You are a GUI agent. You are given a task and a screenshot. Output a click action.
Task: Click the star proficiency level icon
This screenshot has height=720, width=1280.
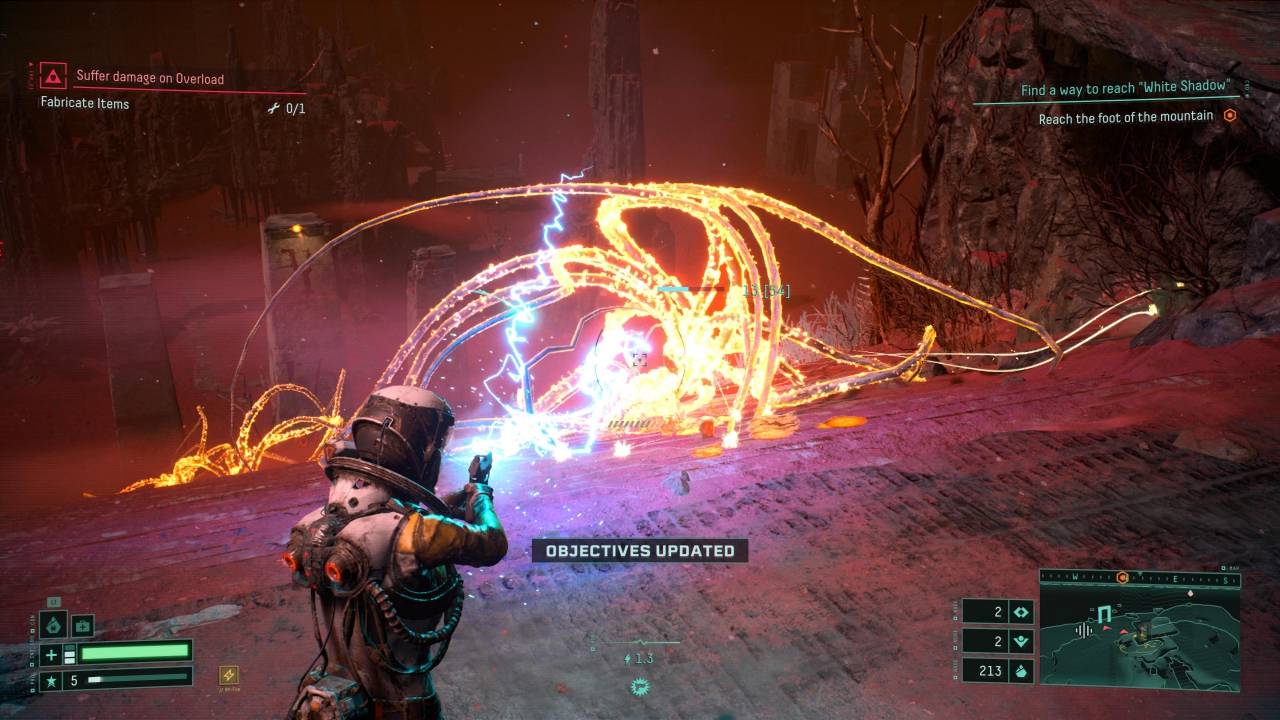pyautogui.click(x=52, y=680)
